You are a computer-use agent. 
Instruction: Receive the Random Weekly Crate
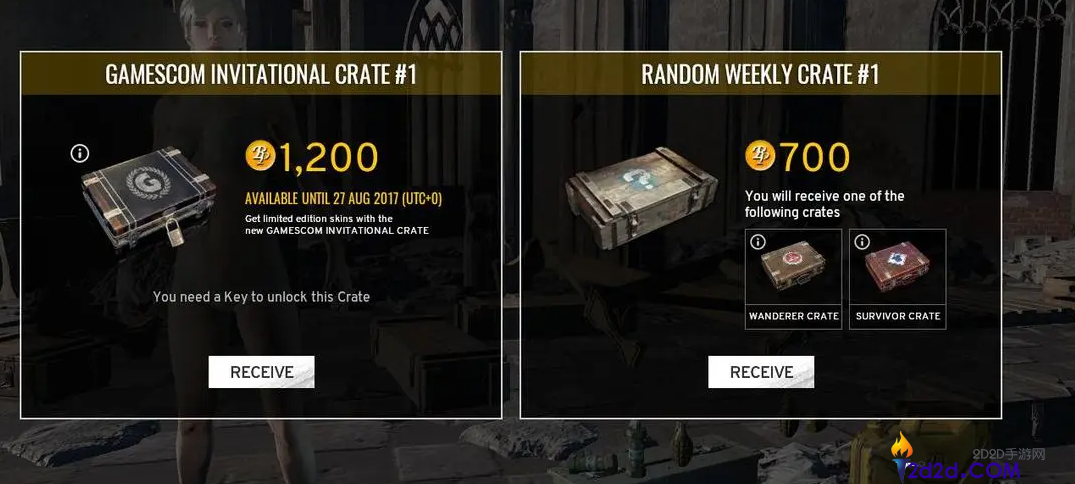coord(761,372)
